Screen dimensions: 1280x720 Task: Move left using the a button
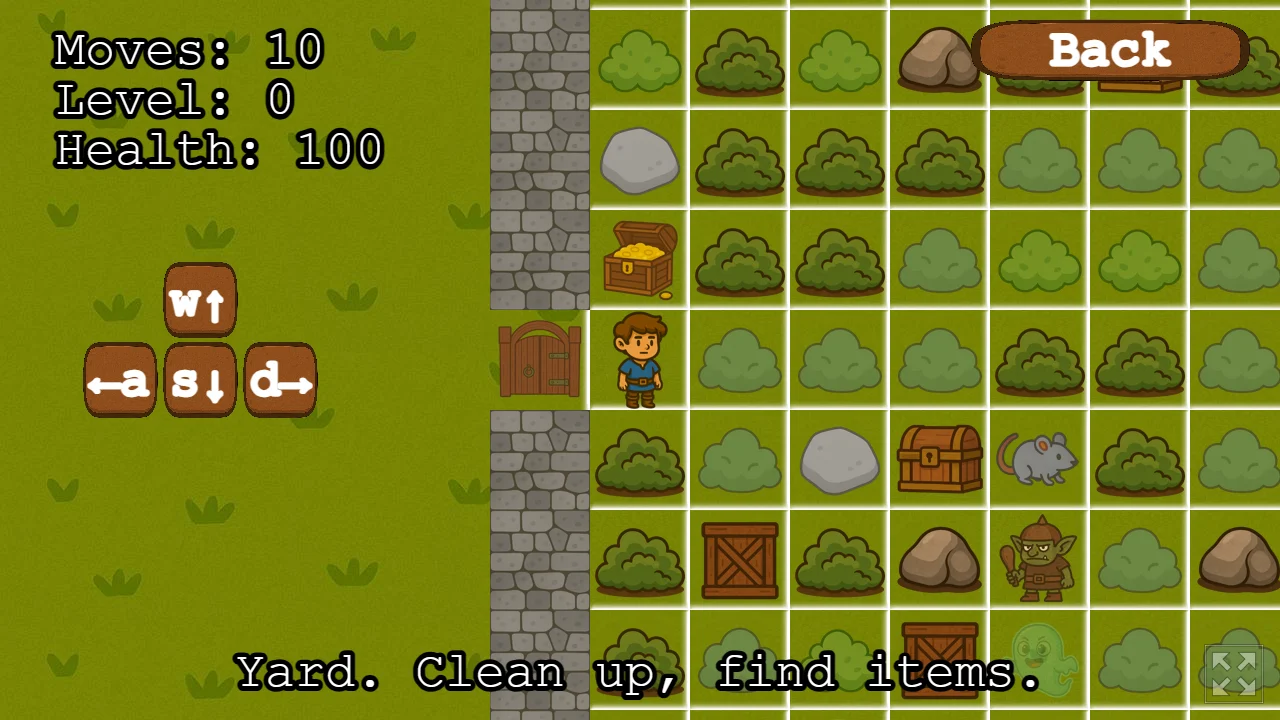pos(120,380)
